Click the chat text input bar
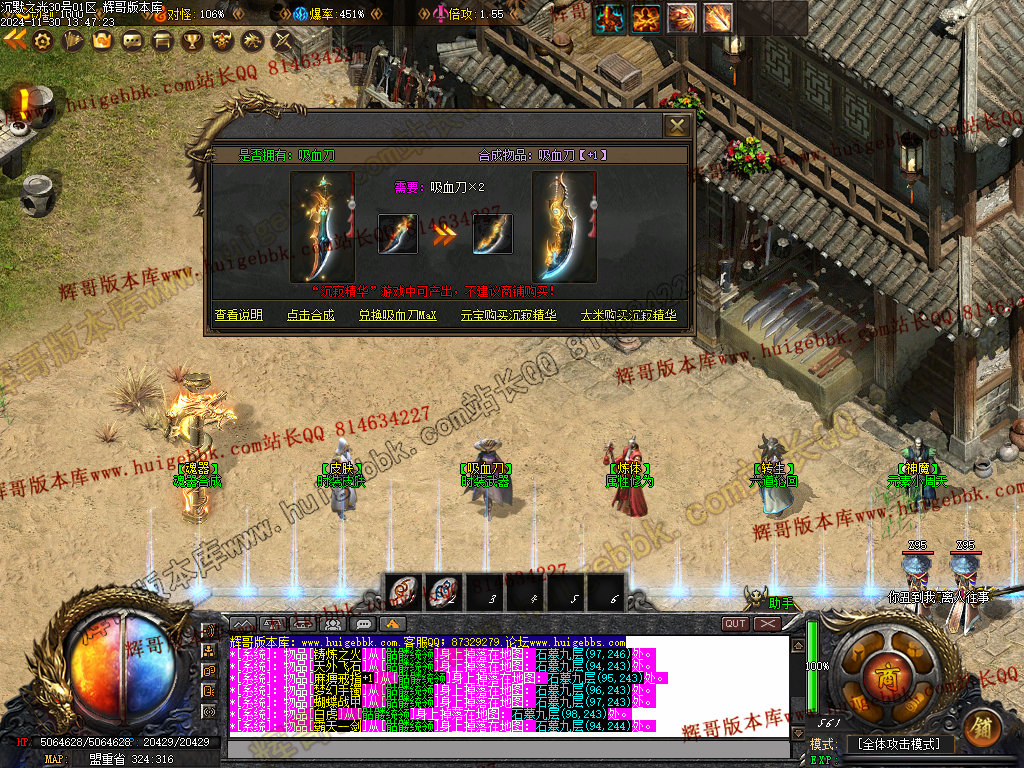1024x768 pixels. tap(500, 749)
